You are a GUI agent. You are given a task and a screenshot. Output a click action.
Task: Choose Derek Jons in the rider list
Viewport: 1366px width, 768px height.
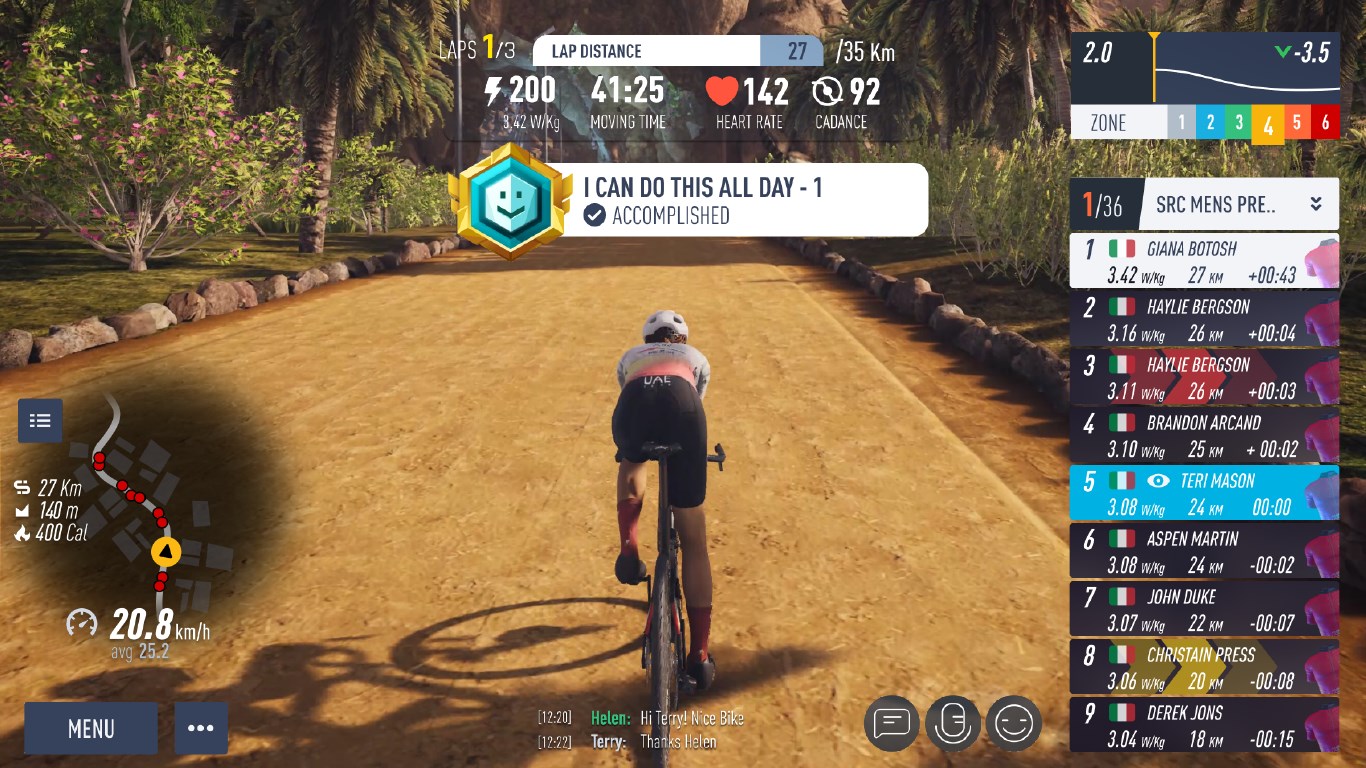pos(1204,725)
